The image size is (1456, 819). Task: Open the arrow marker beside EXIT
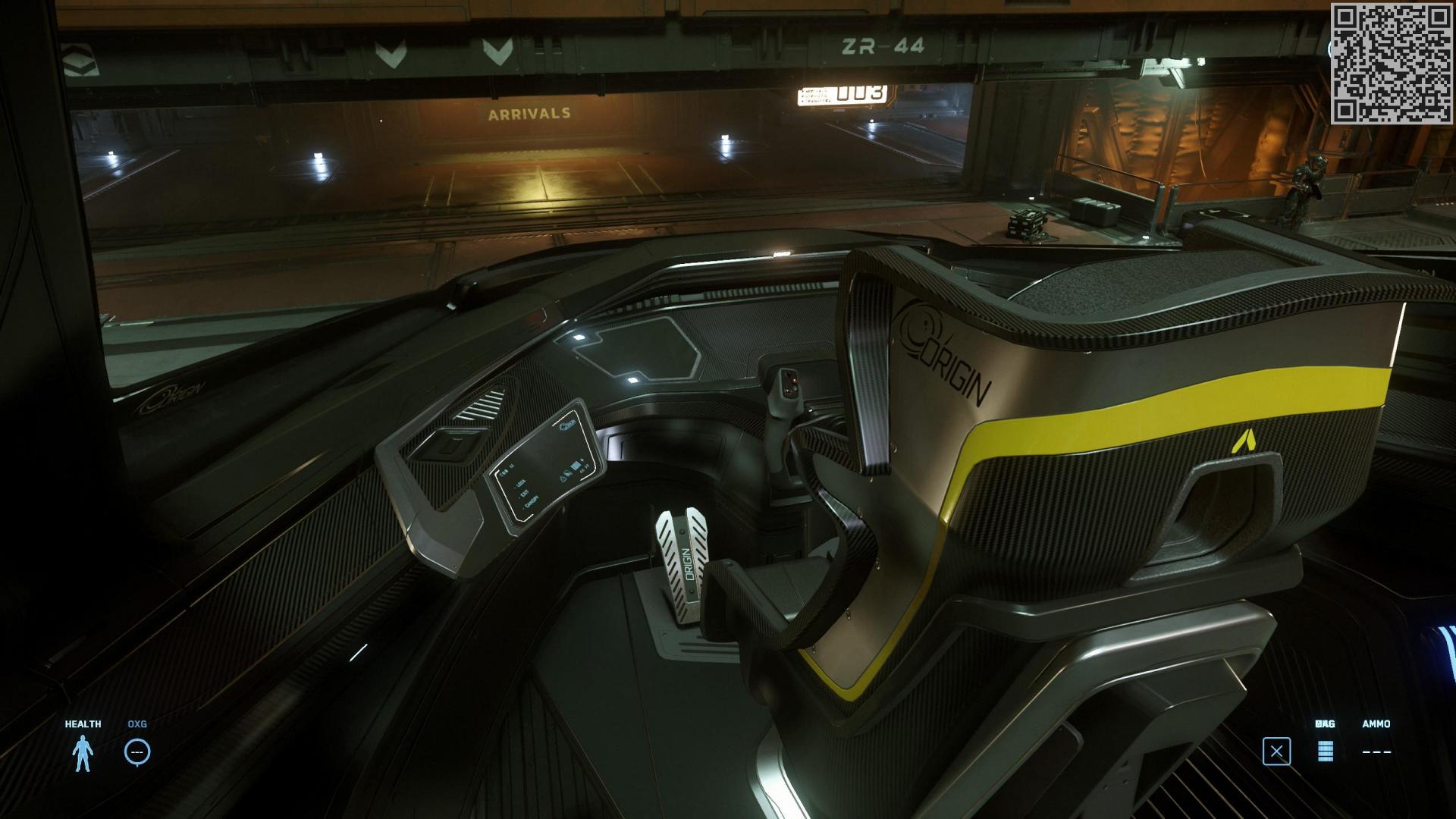pos(519,497)
